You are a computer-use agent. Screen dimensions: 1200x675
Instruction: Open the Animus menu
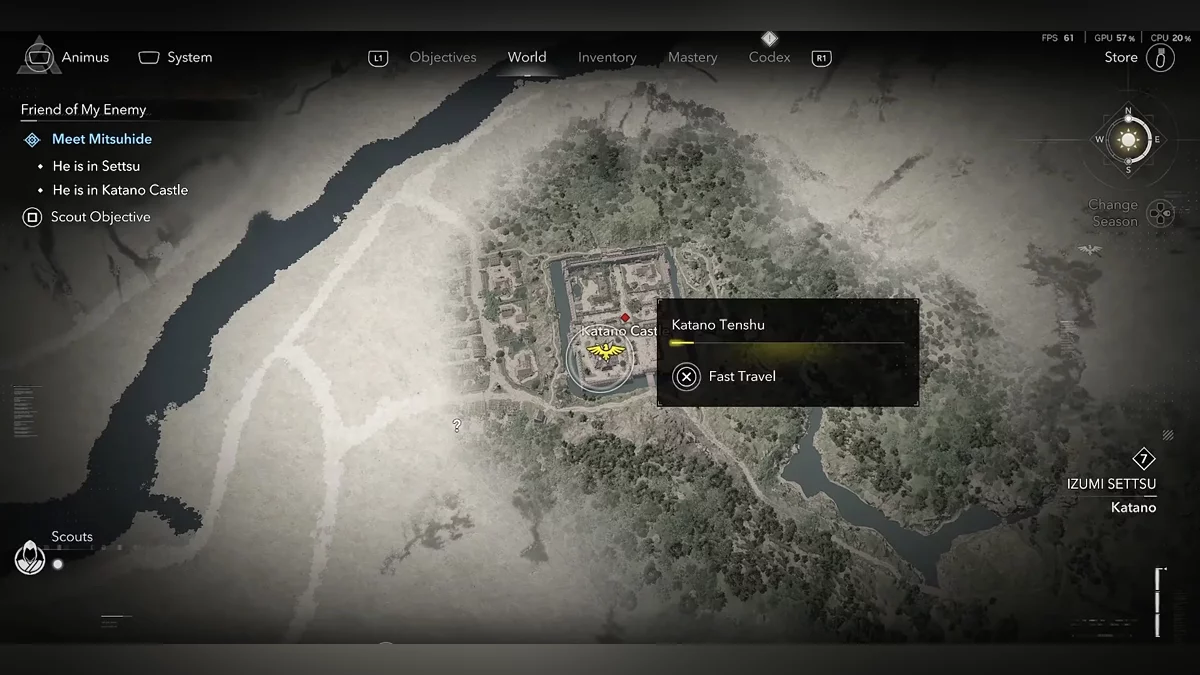(x=64, y=57)
